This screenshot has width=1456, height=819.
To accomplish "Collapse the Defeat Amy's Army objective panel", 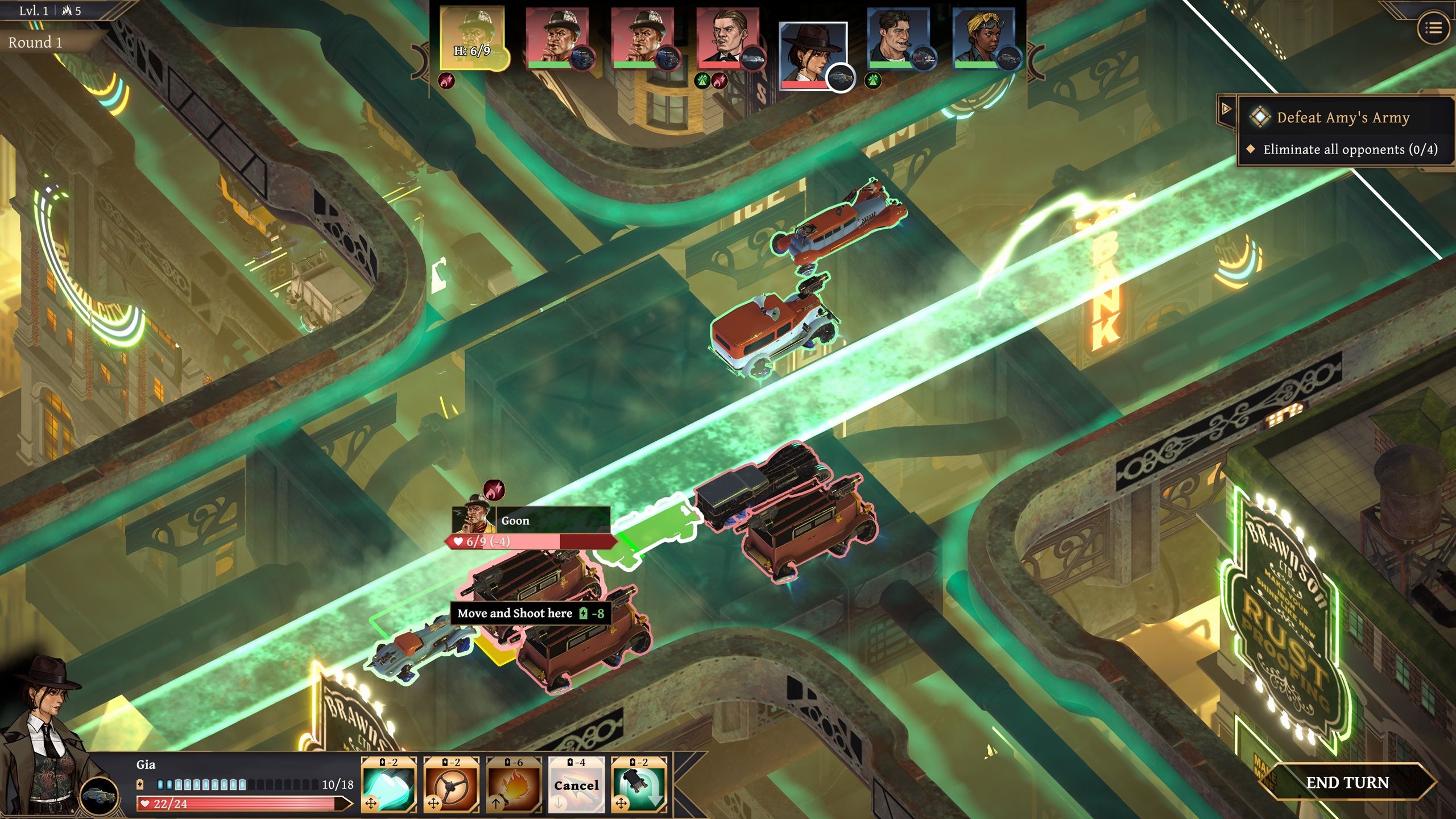I will (1227, 108).
